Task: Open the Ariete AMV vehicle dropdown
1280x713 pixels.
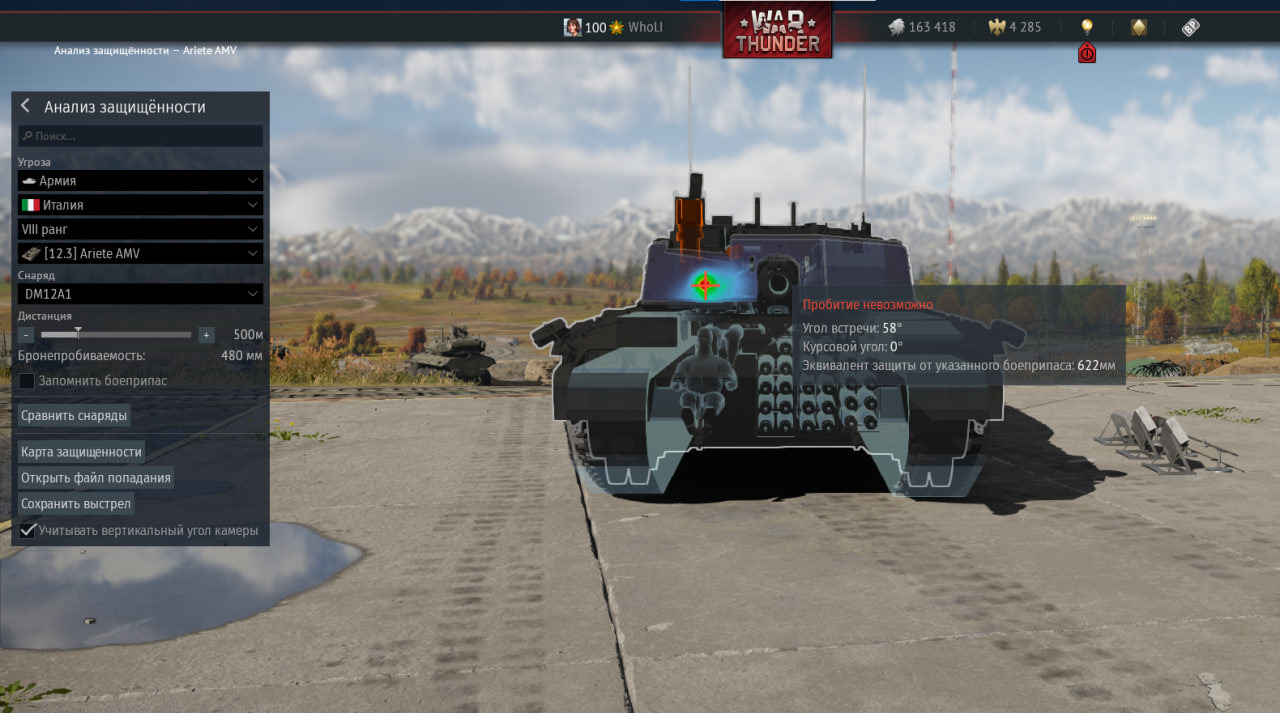Action: (140, 254)
